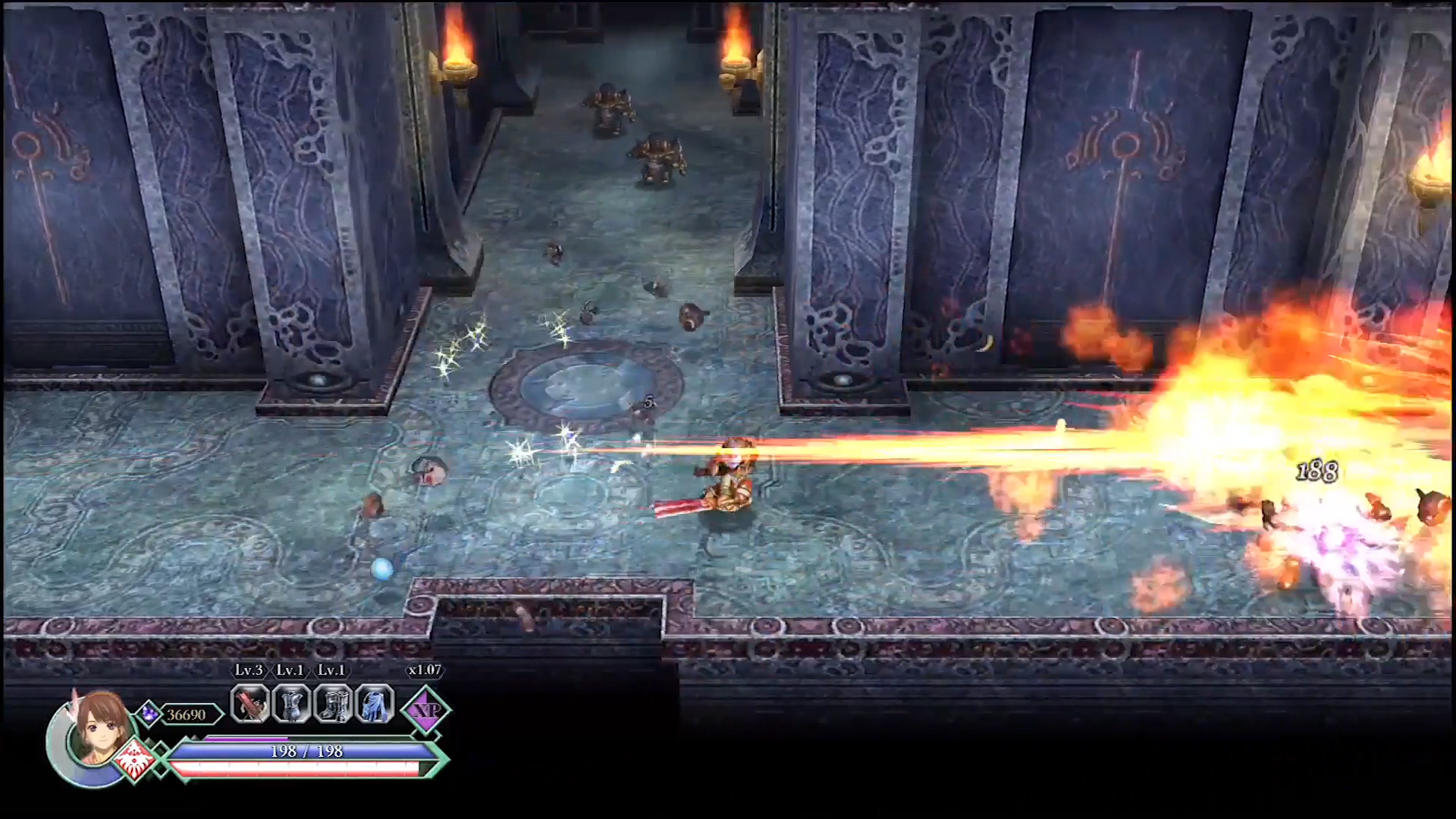The image size is (1456, 819).
Task: Select the silver boots slot
Action: click(333, 704)
